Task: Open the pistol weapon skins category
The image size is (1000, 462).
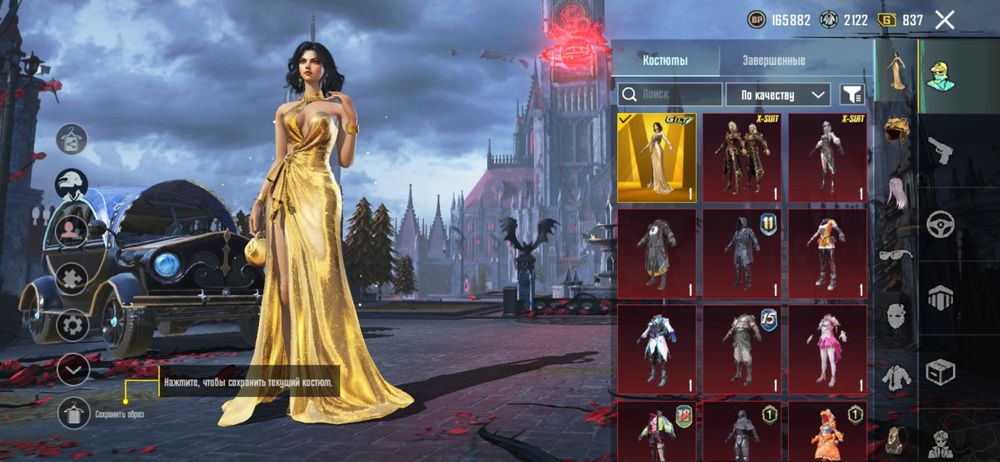Action: coord(940,150)
